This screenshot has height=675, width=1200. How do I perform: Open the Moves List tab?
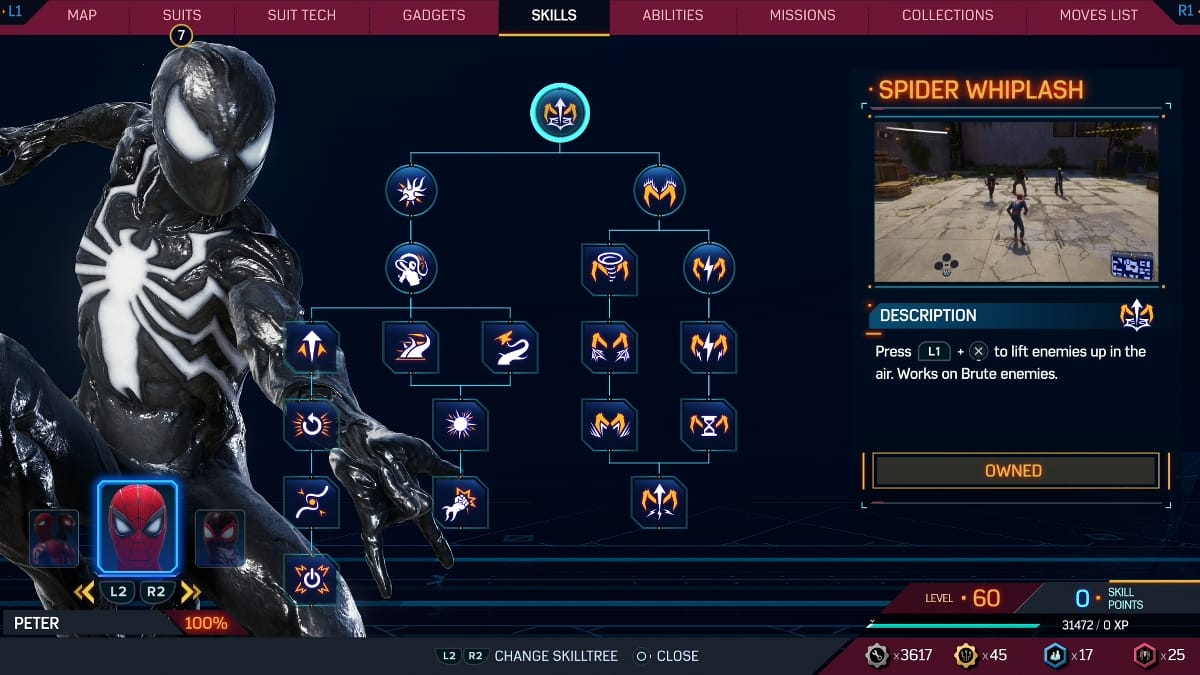pyautogui.click(x=1098, y=16)
